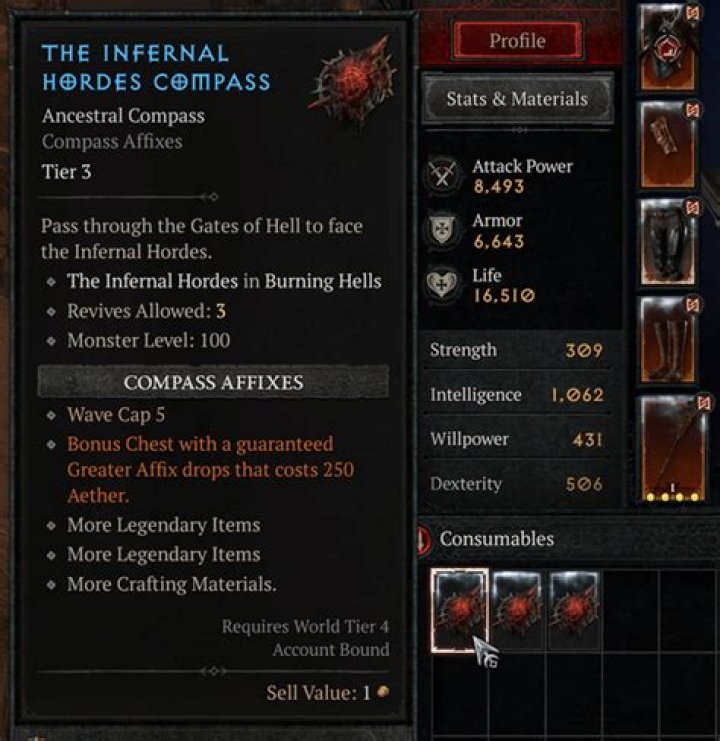Image resolution: width=720 pixels, height=741 pixels.
Task: Click the equipped staff weapon slot
Action: click(672, 448)
